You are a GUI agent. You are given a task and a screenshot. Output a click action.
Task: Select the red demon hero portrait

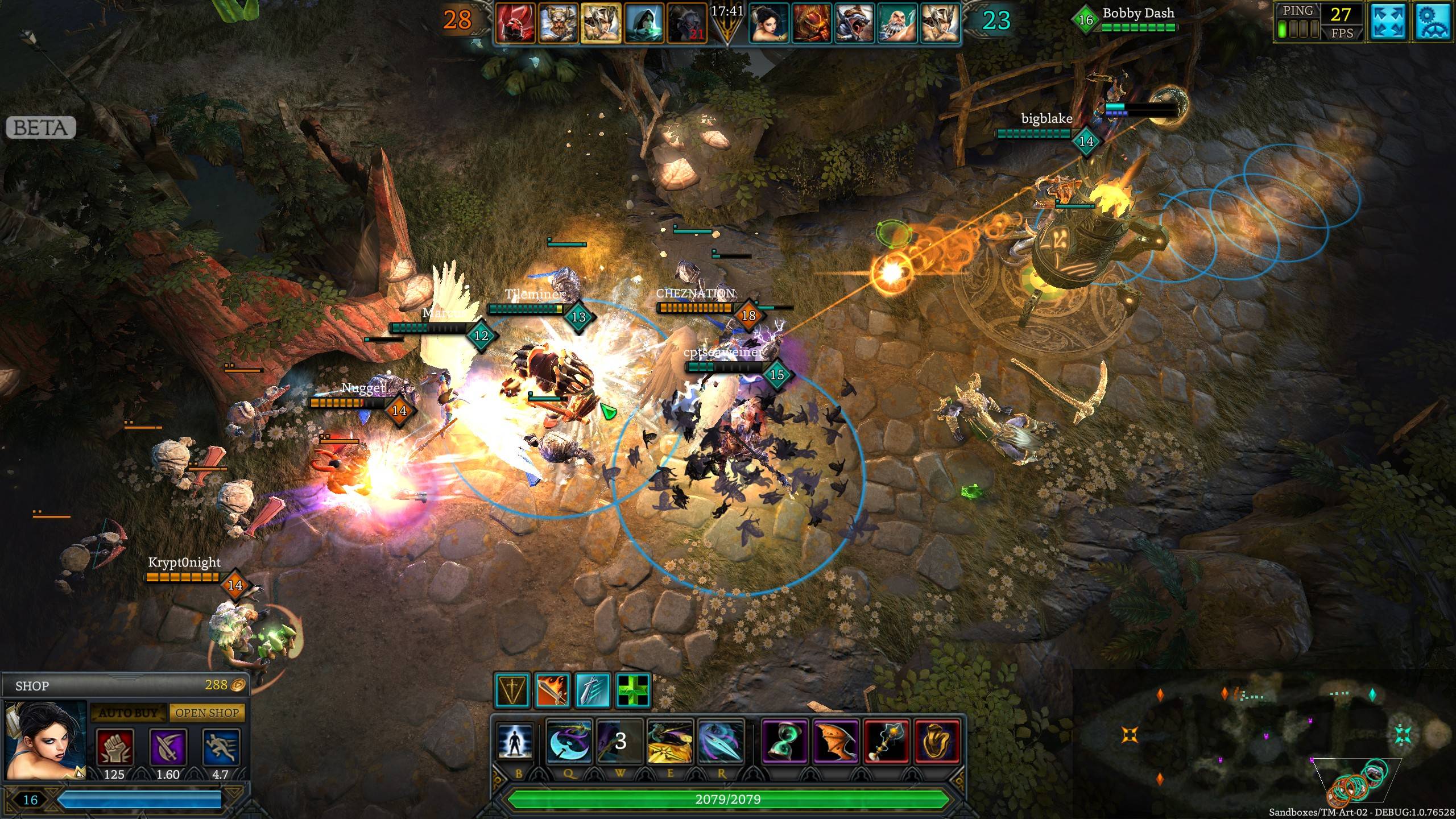[x=515, y=23]
